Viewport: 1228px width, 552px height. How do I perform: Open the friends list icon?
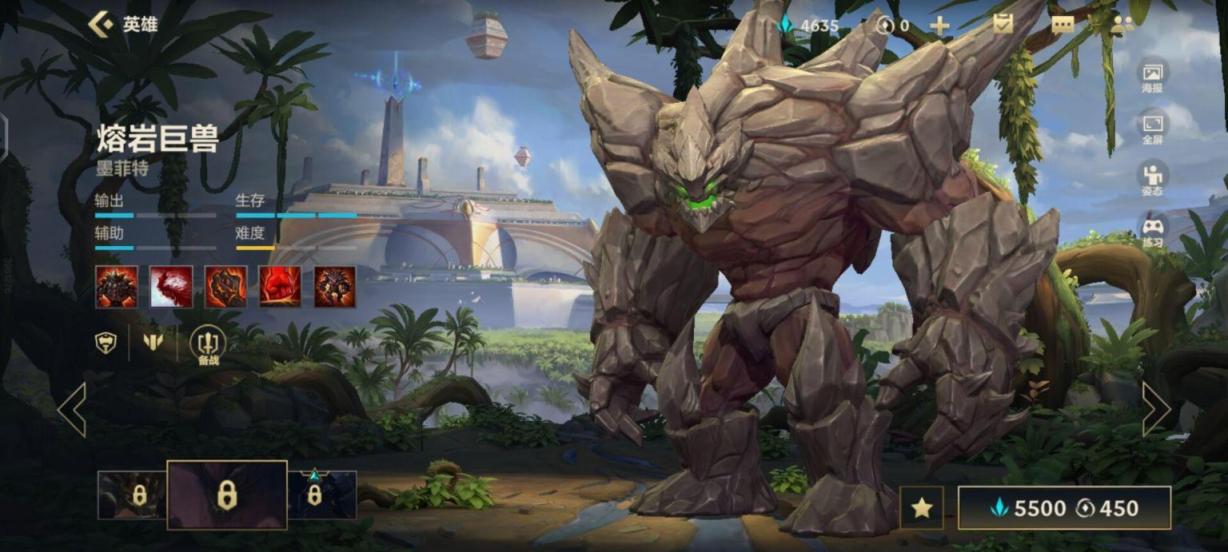1122,25
